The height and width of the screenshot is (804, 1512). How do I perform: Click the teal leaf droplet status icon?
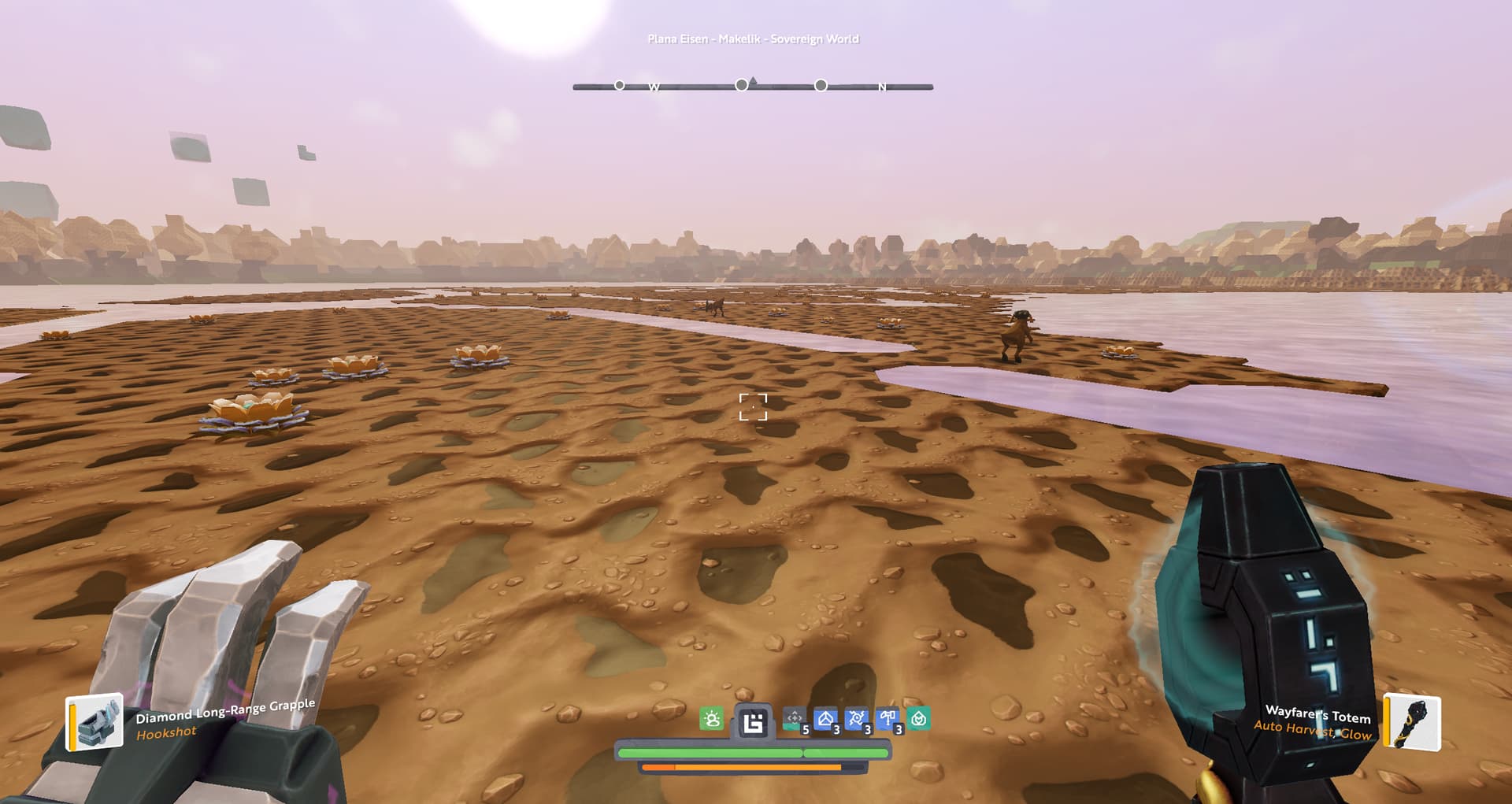(918, 719)
